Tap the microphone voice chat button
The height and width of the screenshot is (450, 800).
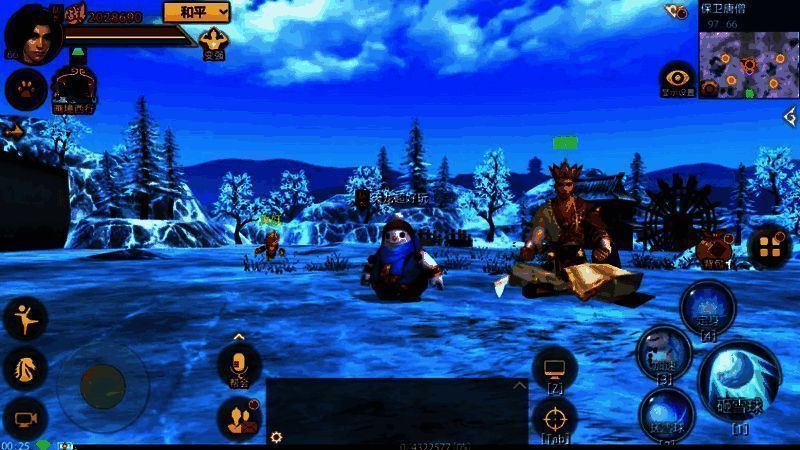(239, 364)
